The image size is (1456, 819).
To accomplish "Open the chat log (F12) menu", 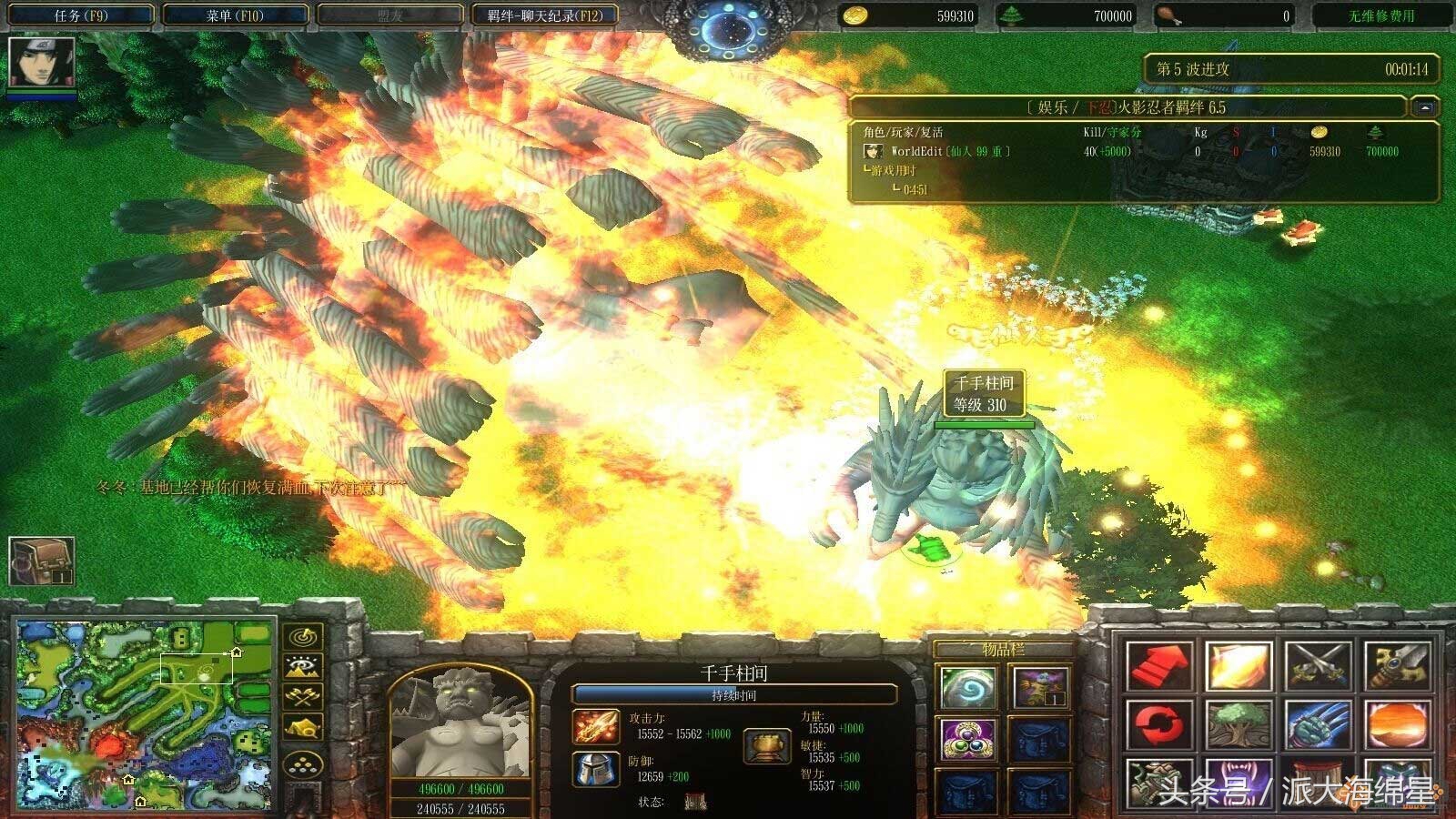I will (x=545, y=15).
